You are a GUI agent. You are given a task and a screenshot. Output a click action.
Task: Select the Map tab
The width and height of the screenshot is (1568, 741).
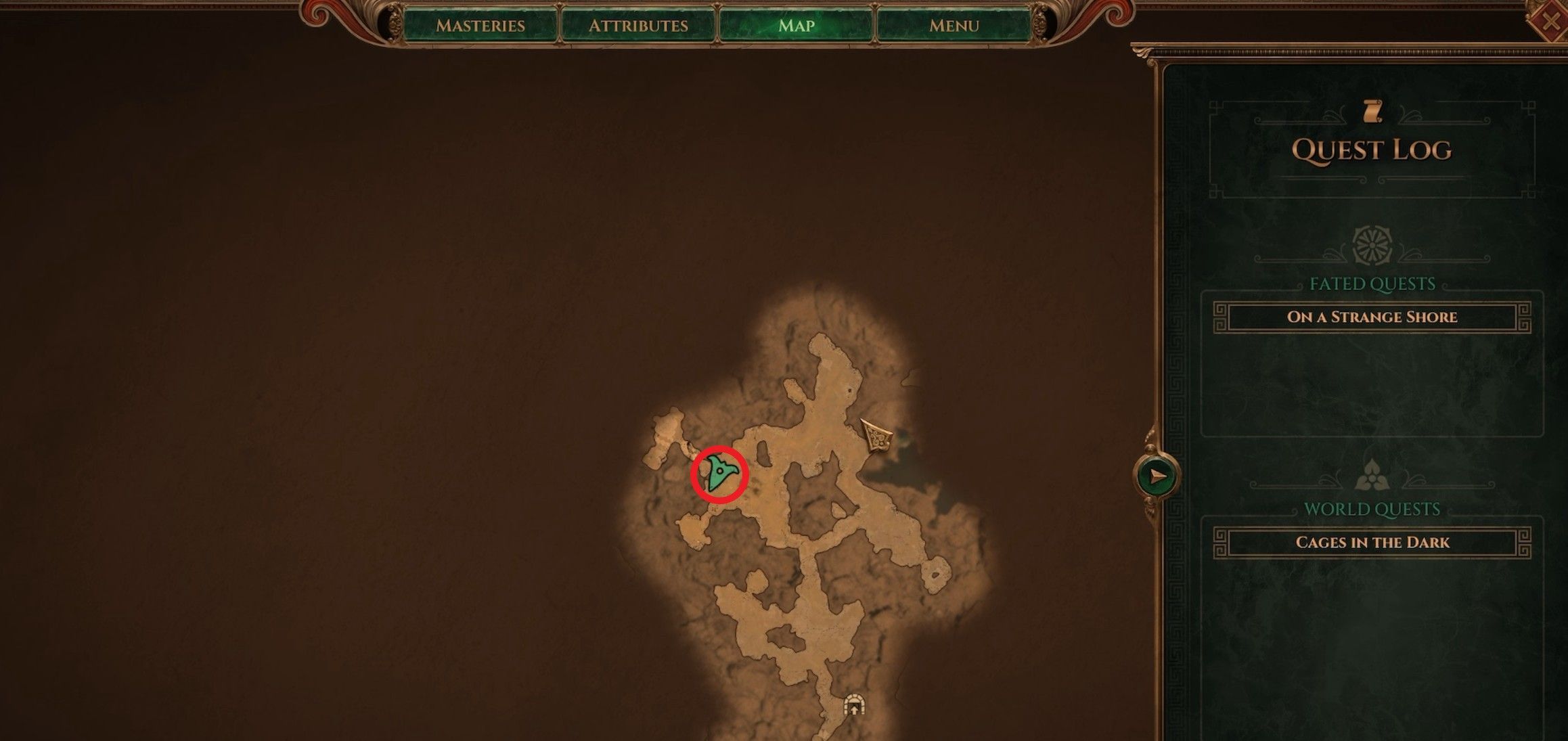(796, 26)
